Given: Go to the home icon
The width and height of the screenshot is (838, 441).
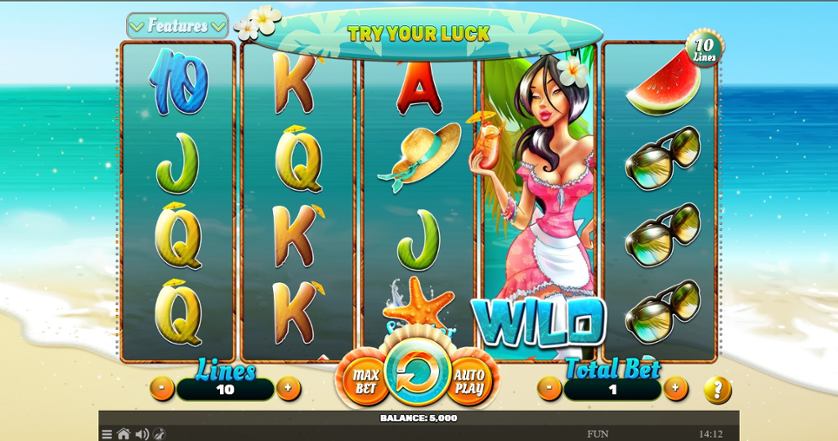Looking at the screenshot, I should [x=123, y=434].
